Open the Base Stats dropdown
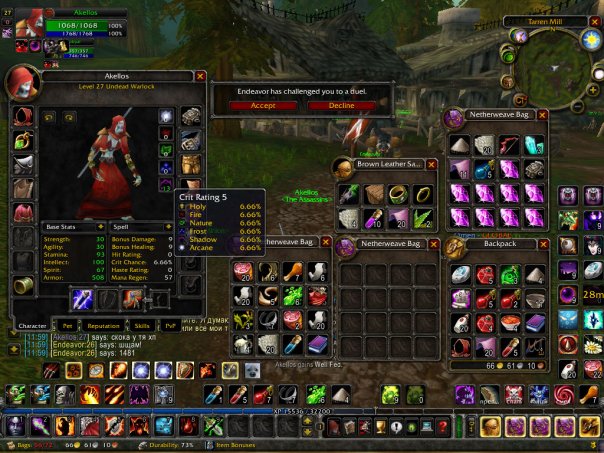The height and width of the screenshot is (453, 604). (x=100, y=227)
